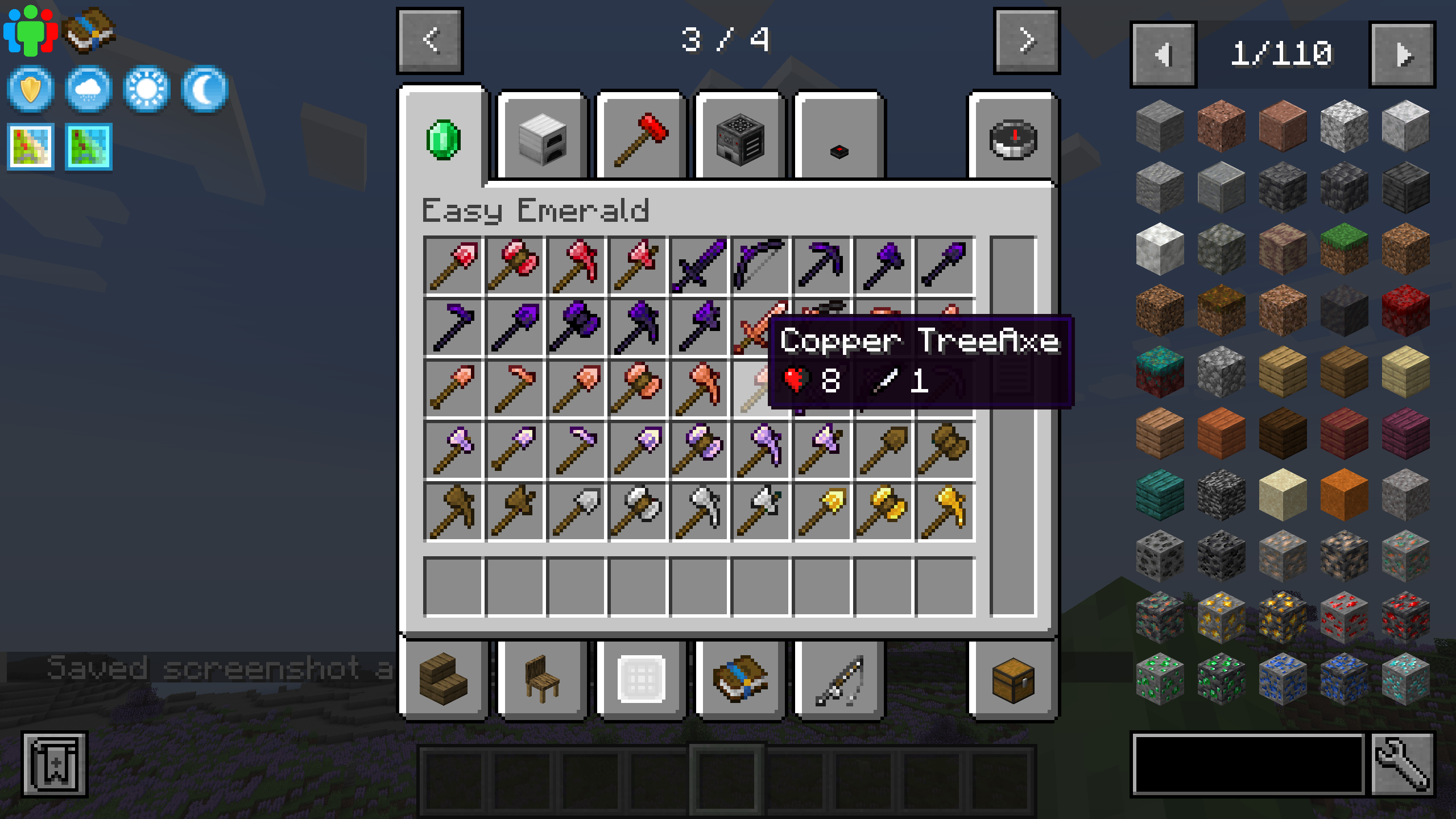Screen dimensions: 1456x819
Task: Set daytime with the sun icon
Action: (147, 88)
